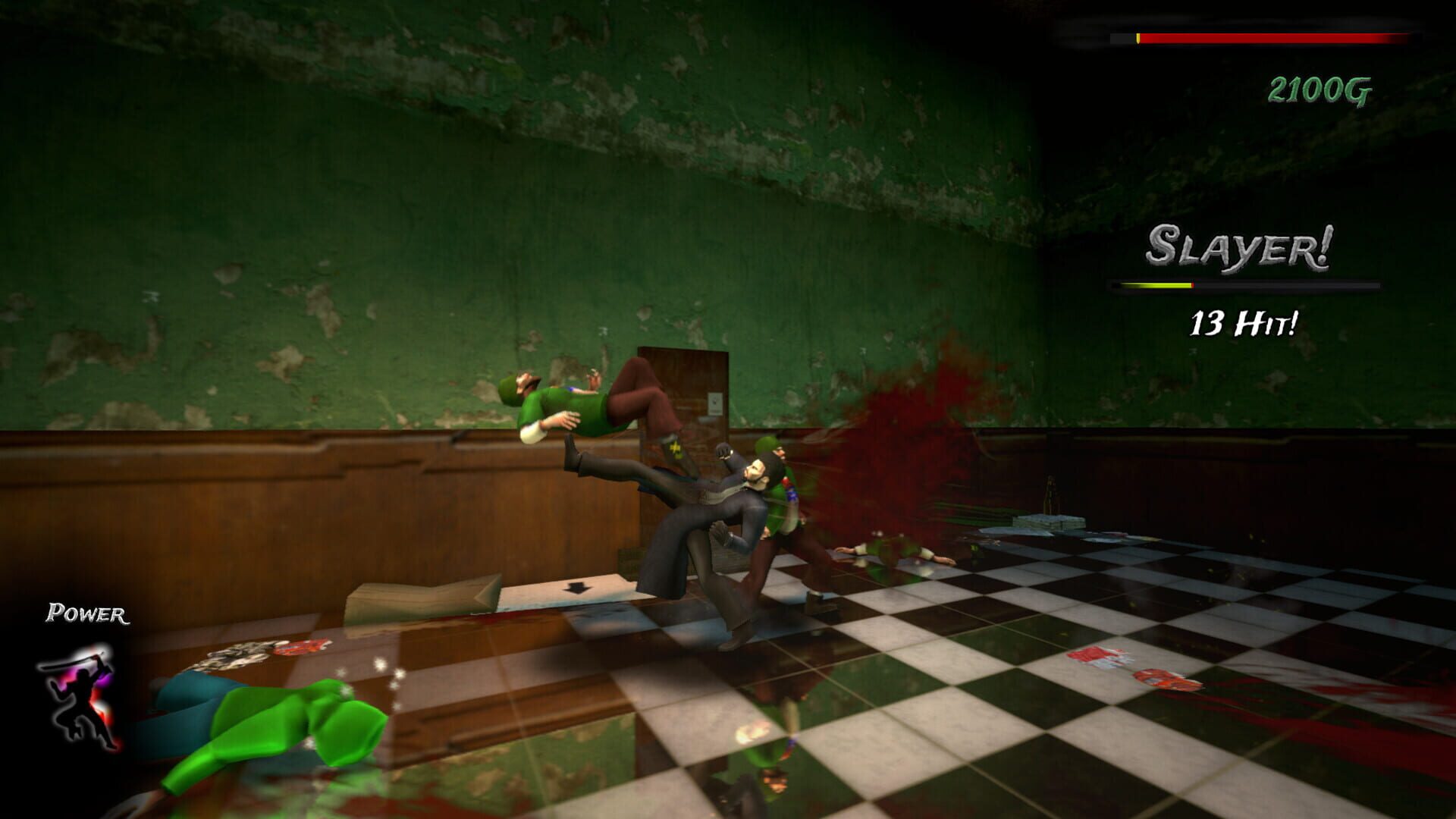Click the scattered papers near the wall
Screen dimensions: 1456x819
click(x=1046, y=523)
